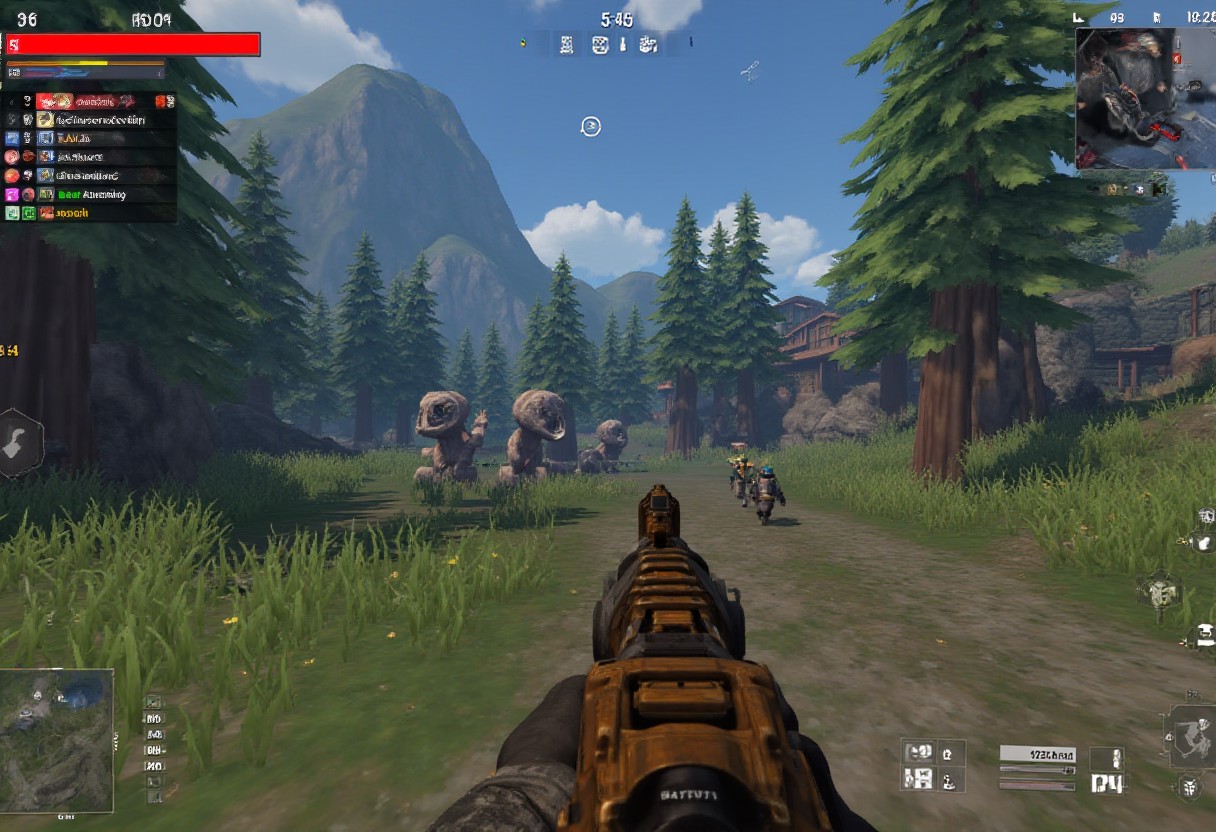Open the minimap in the bottom-left corner
The width and height of the screenshot is (1216, 832).
coord(56,740)
